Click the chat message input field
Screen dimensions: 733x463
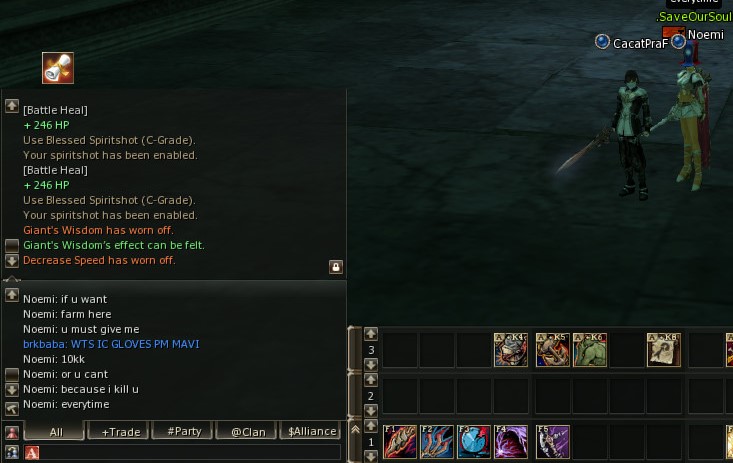[190, 453]
